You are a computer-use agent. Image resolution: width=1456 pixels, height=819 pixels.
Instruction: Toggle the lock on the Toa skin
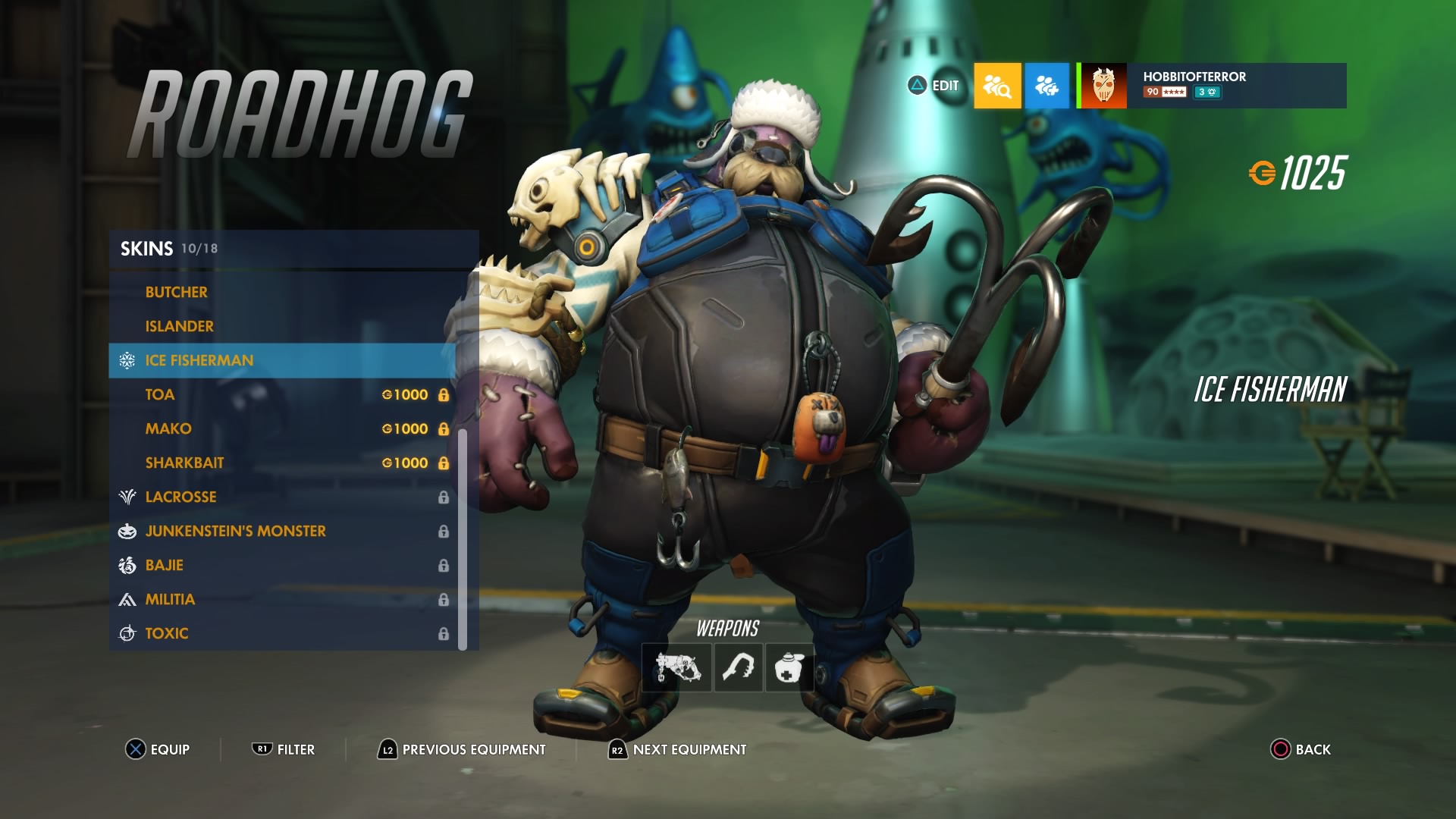coord(444,394)
